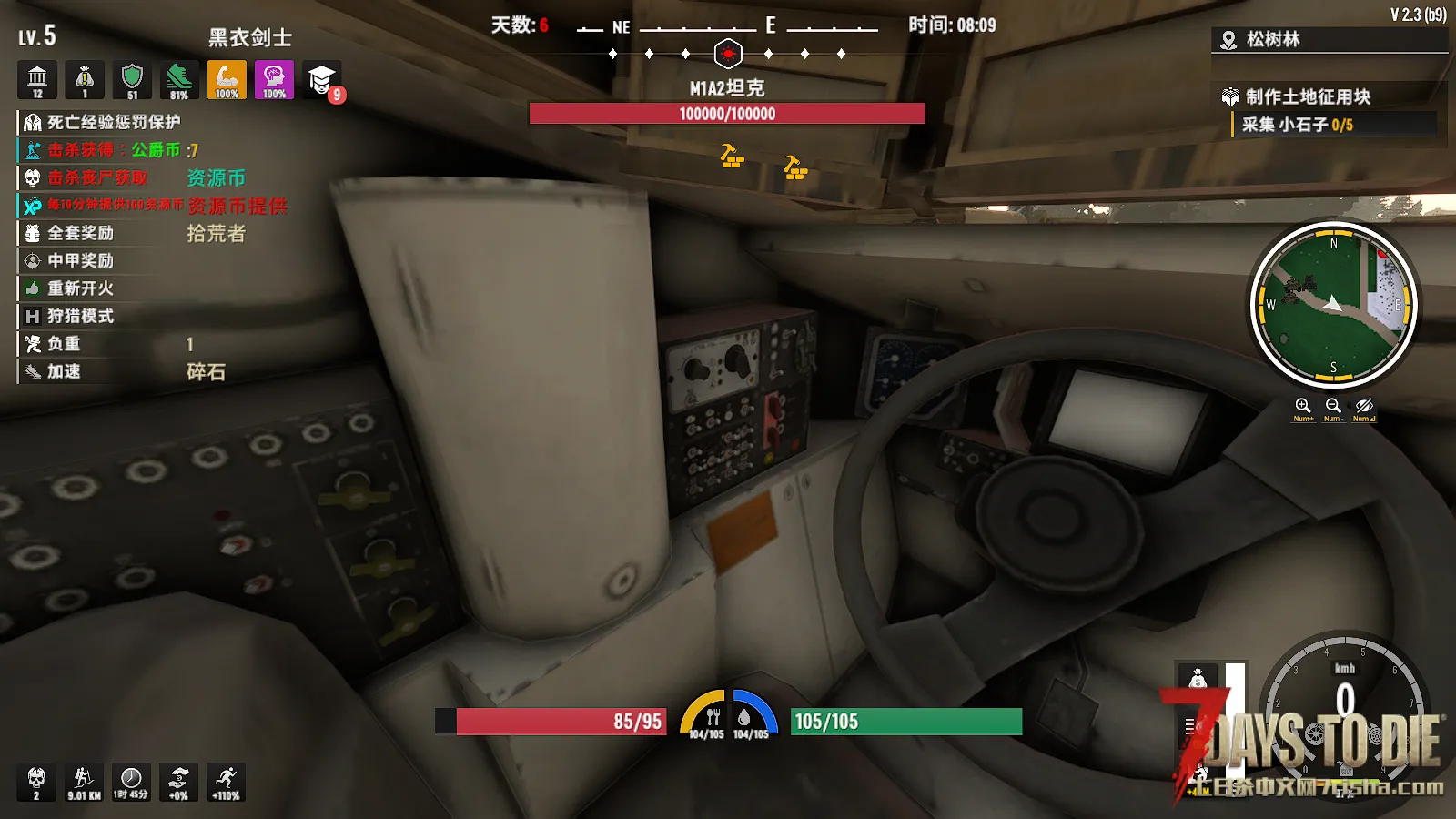Select the 狩猎模式 buff entry
The image size is (1456, 819).
(80, 316)
